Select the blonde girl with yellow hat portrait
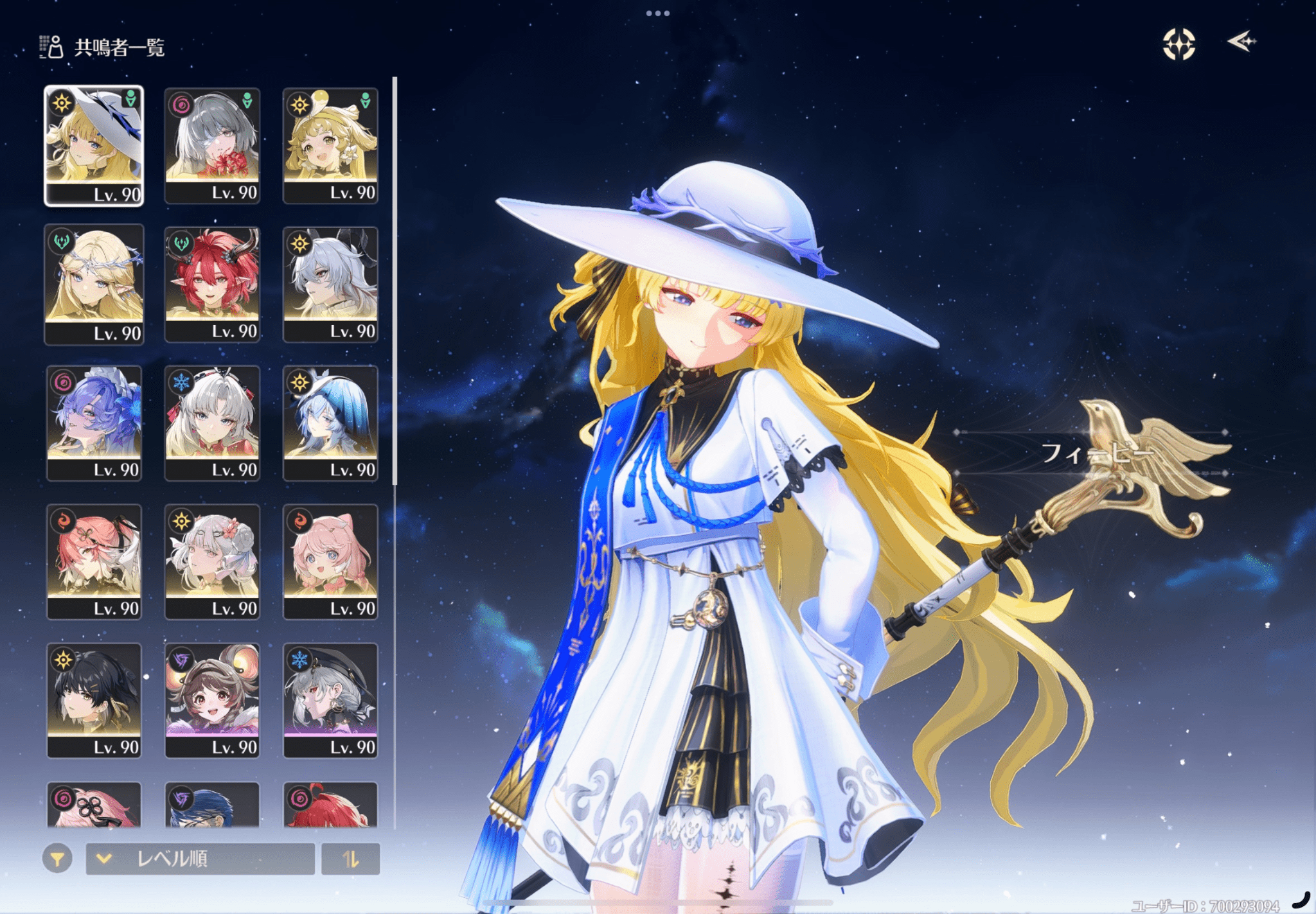Viewport: 1316px width, 914px height. coord(330,145)
